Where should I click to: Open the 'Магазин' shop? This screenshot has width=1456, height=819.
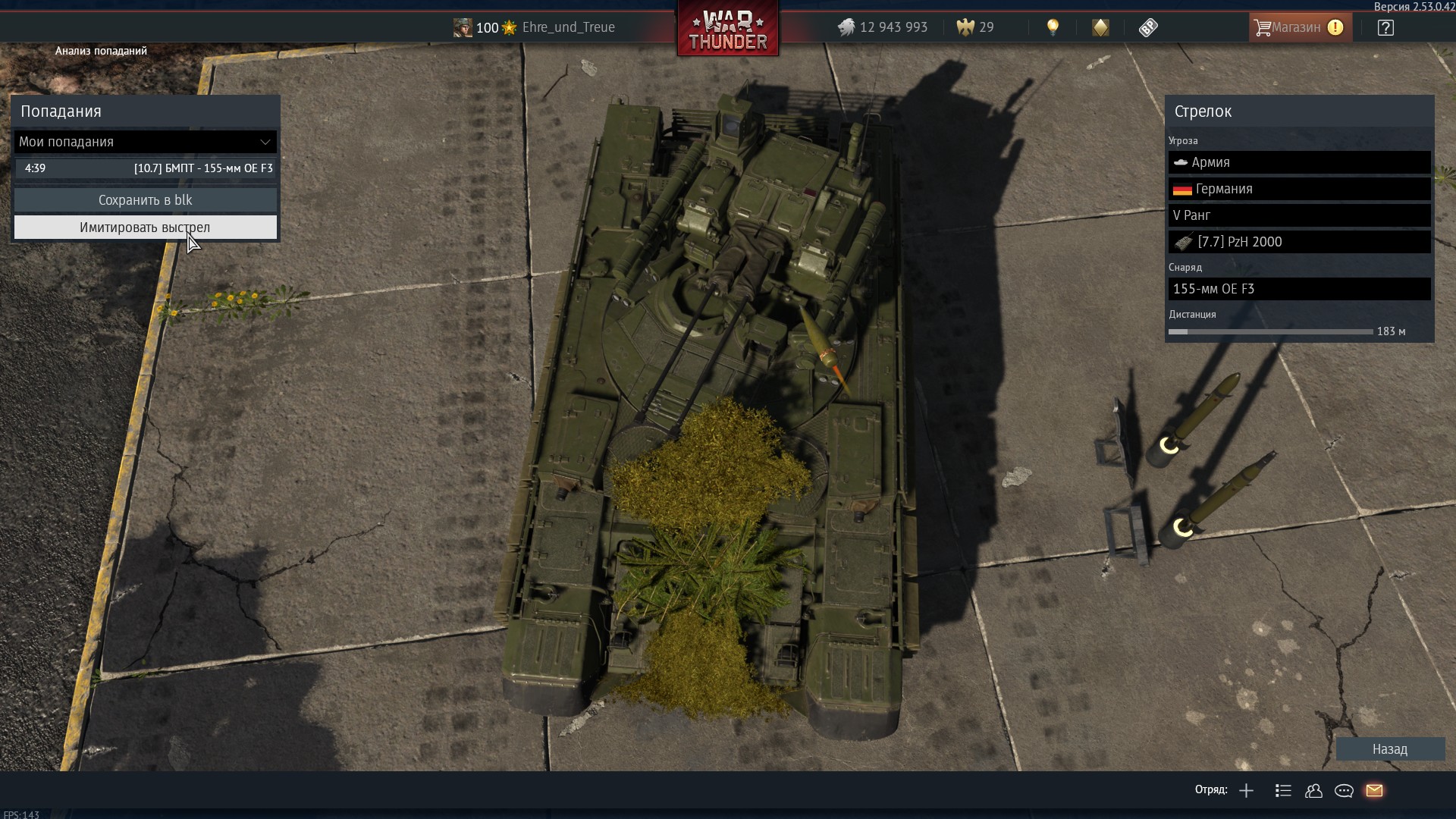click(x=1300, y=27)
